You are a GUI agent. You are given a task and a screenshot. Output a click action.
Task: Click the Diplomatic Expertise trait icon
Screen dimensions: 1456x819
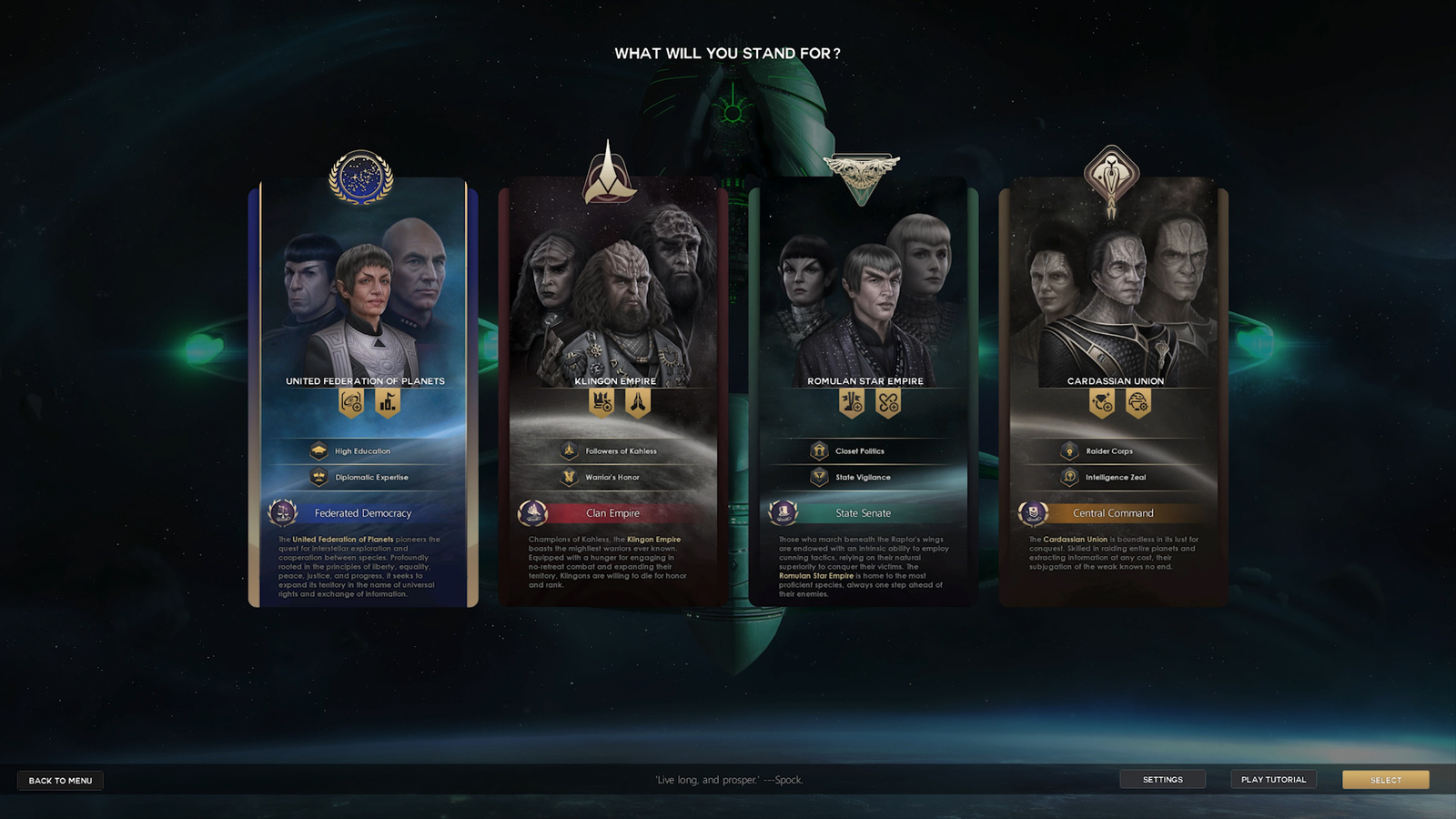[318, 477]
